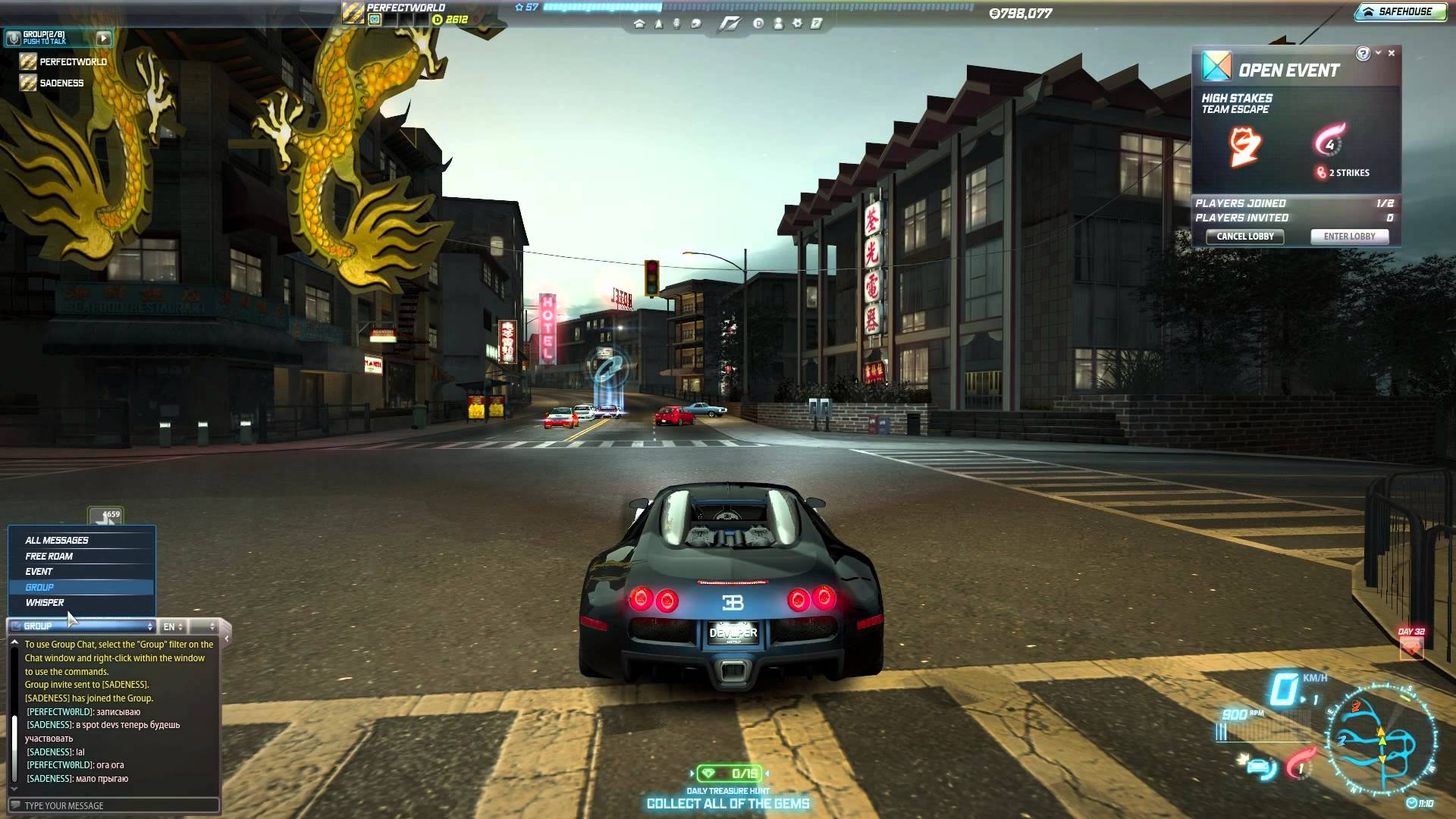1456x819 pixels.
Task: Open the EN chat language dropdown
Action: point(174,626)
